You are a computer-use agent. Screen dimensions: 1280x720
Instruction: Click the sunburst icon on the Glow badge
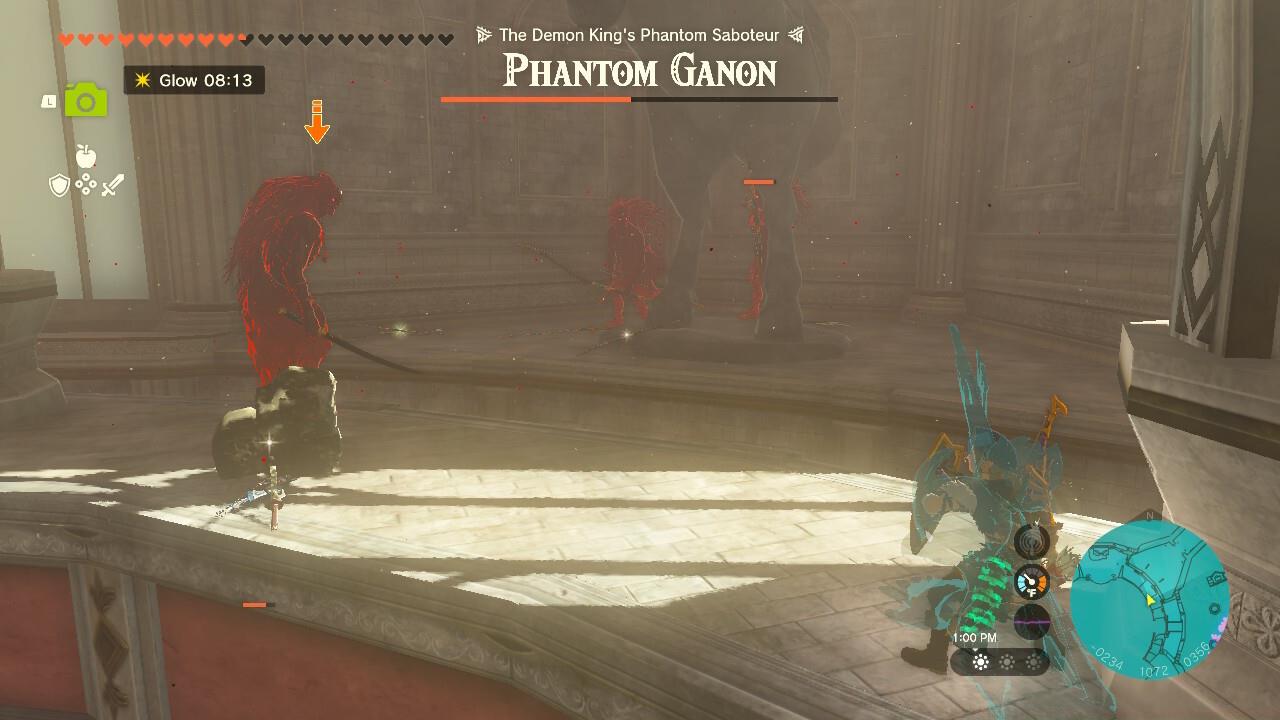[x=143, y=81]
